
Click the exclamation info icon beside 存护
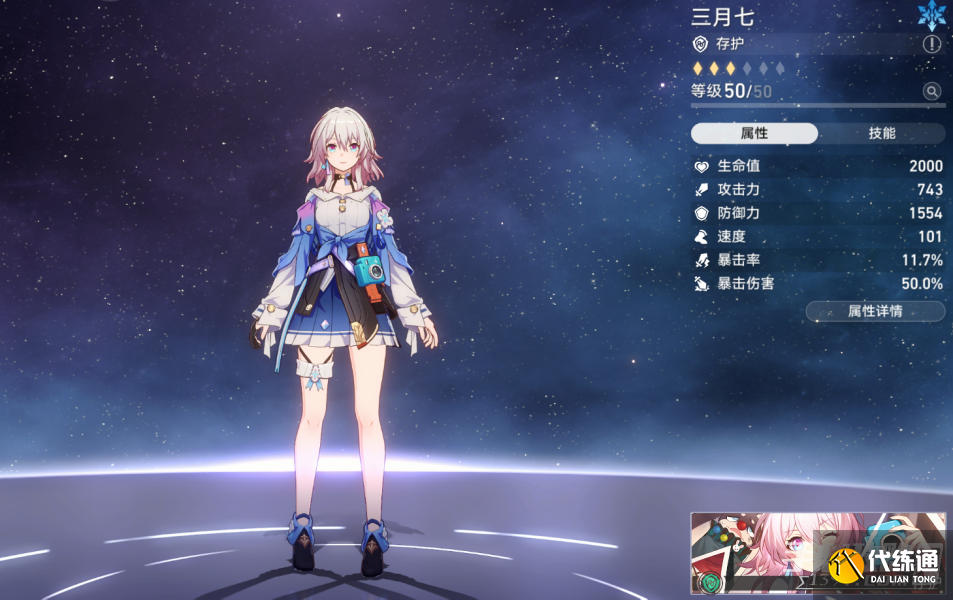[x=932, y=44]
